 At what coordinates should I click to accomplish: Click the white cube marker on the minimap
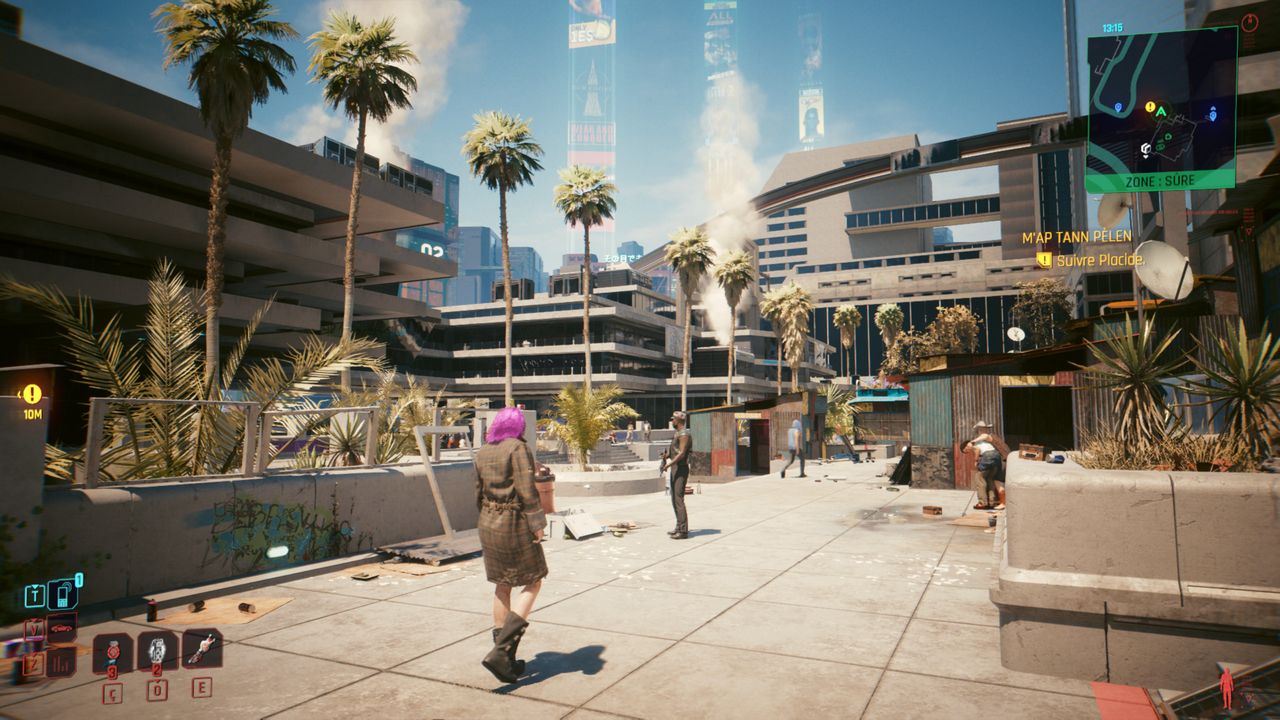click(1145, 150)
